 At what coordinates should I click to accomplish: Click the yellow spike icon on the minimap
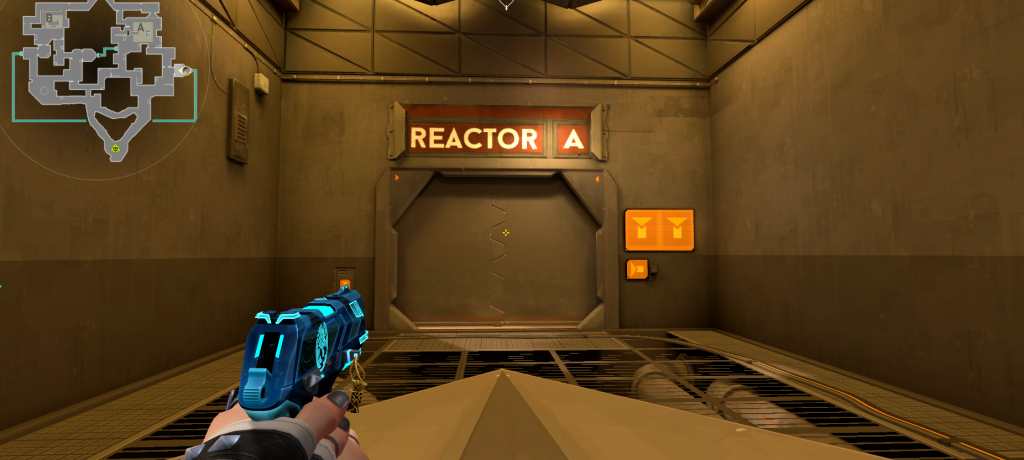point(116,149)
